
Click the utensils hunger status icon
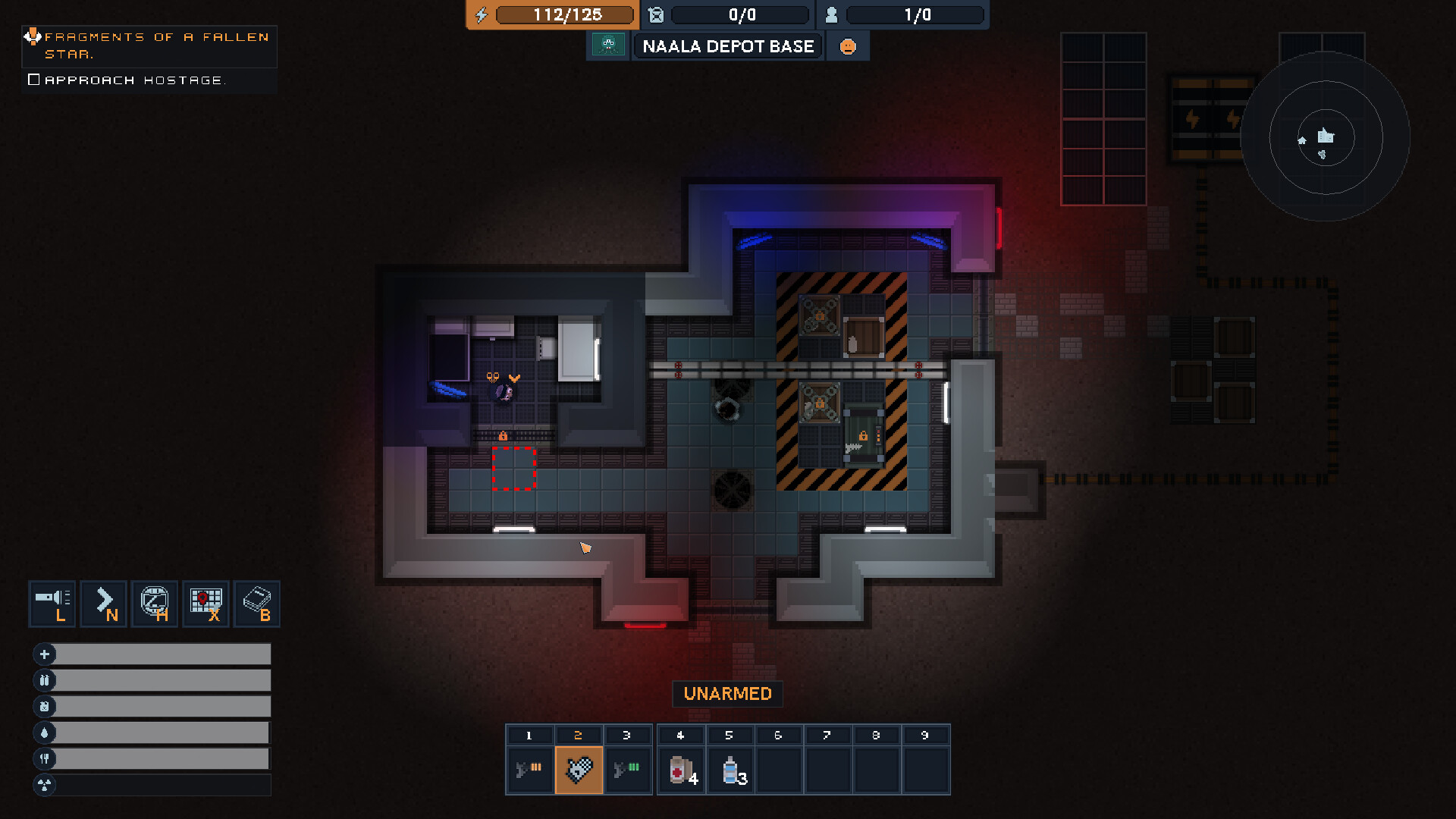(x=45, y=758)
